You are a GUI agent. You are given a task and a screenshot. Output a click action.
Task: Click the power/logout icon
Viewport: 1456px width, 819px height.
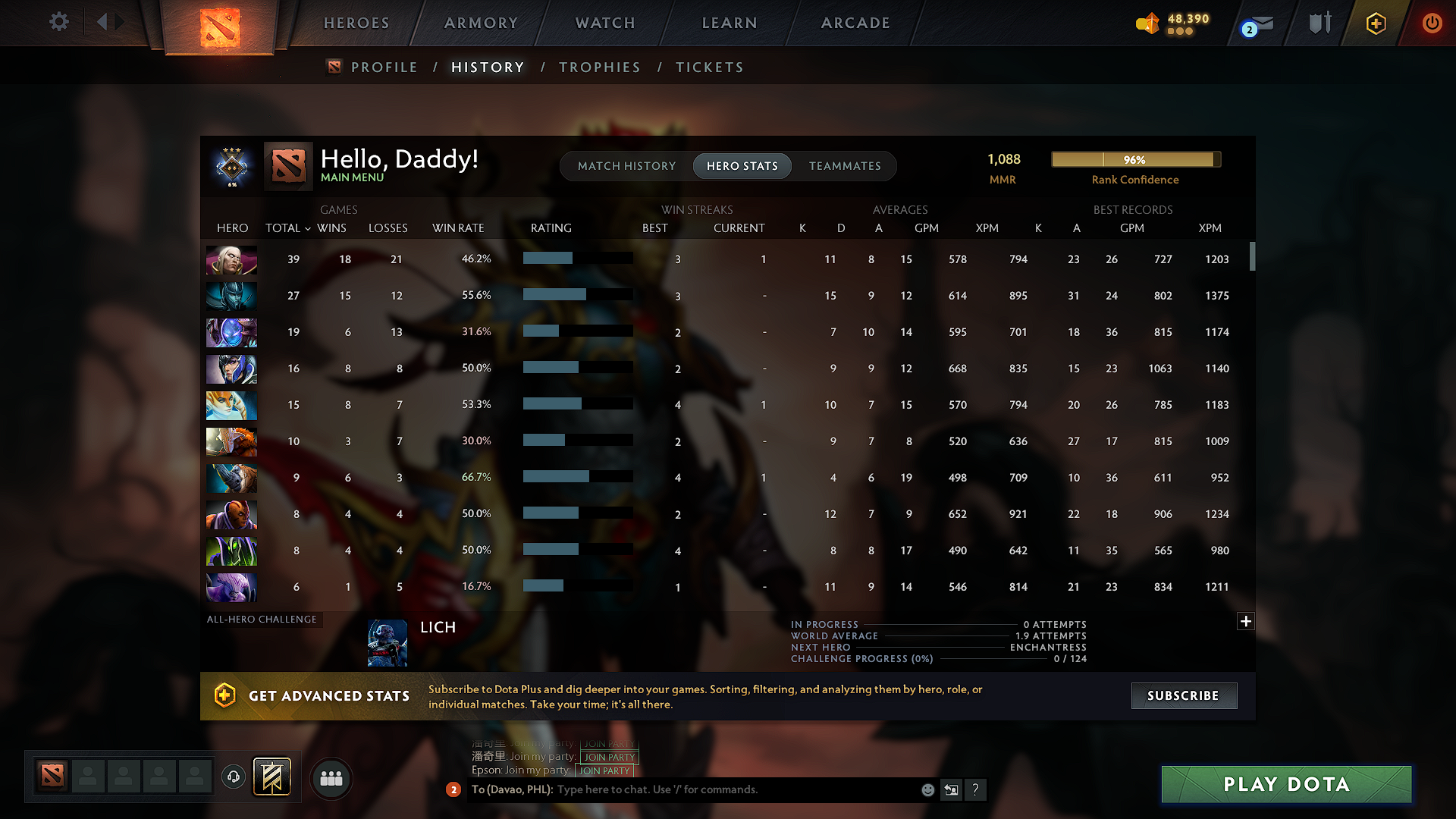point(1432,24)
